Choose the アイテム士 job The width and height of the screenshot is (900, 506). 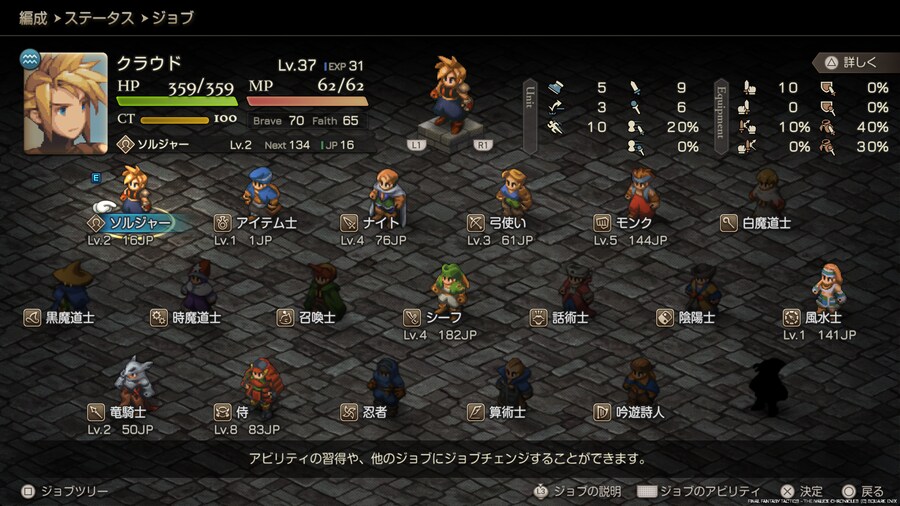265,223
